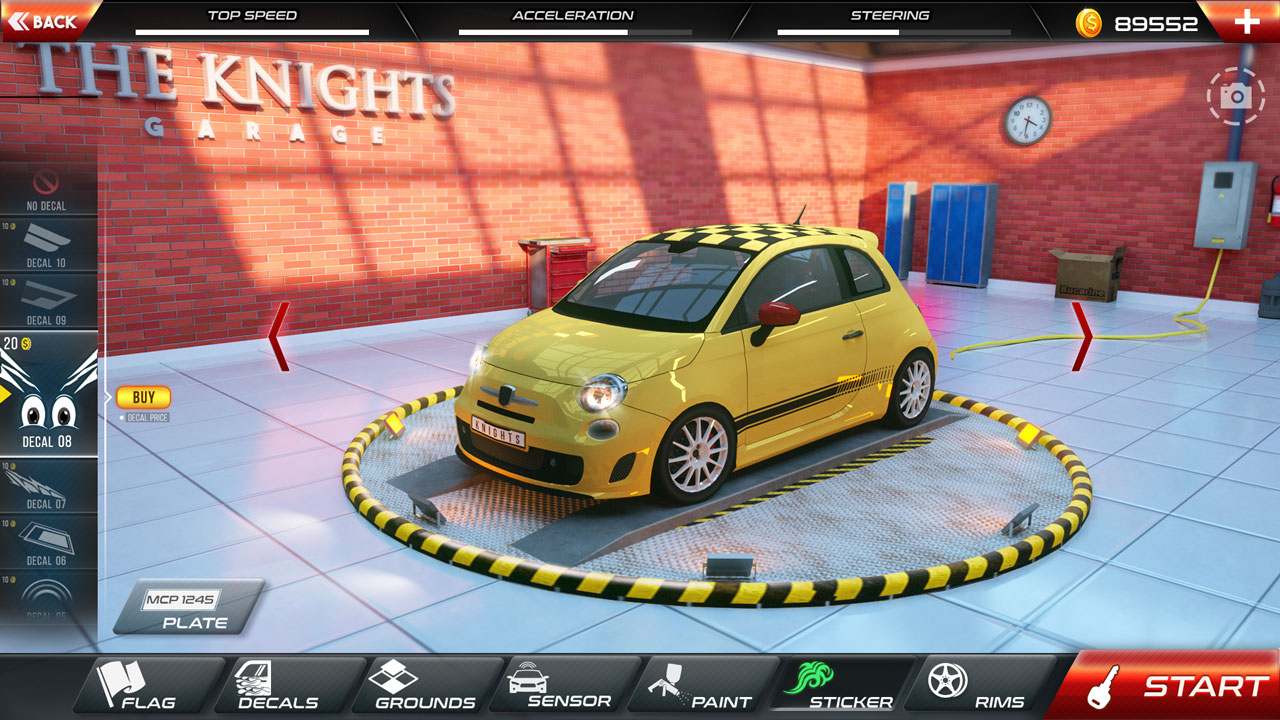Image resolution: width=1280 pixels, height=720 pixels.
Task: Pick the Decal 09 thumbnail
Action: pos(48,302)
